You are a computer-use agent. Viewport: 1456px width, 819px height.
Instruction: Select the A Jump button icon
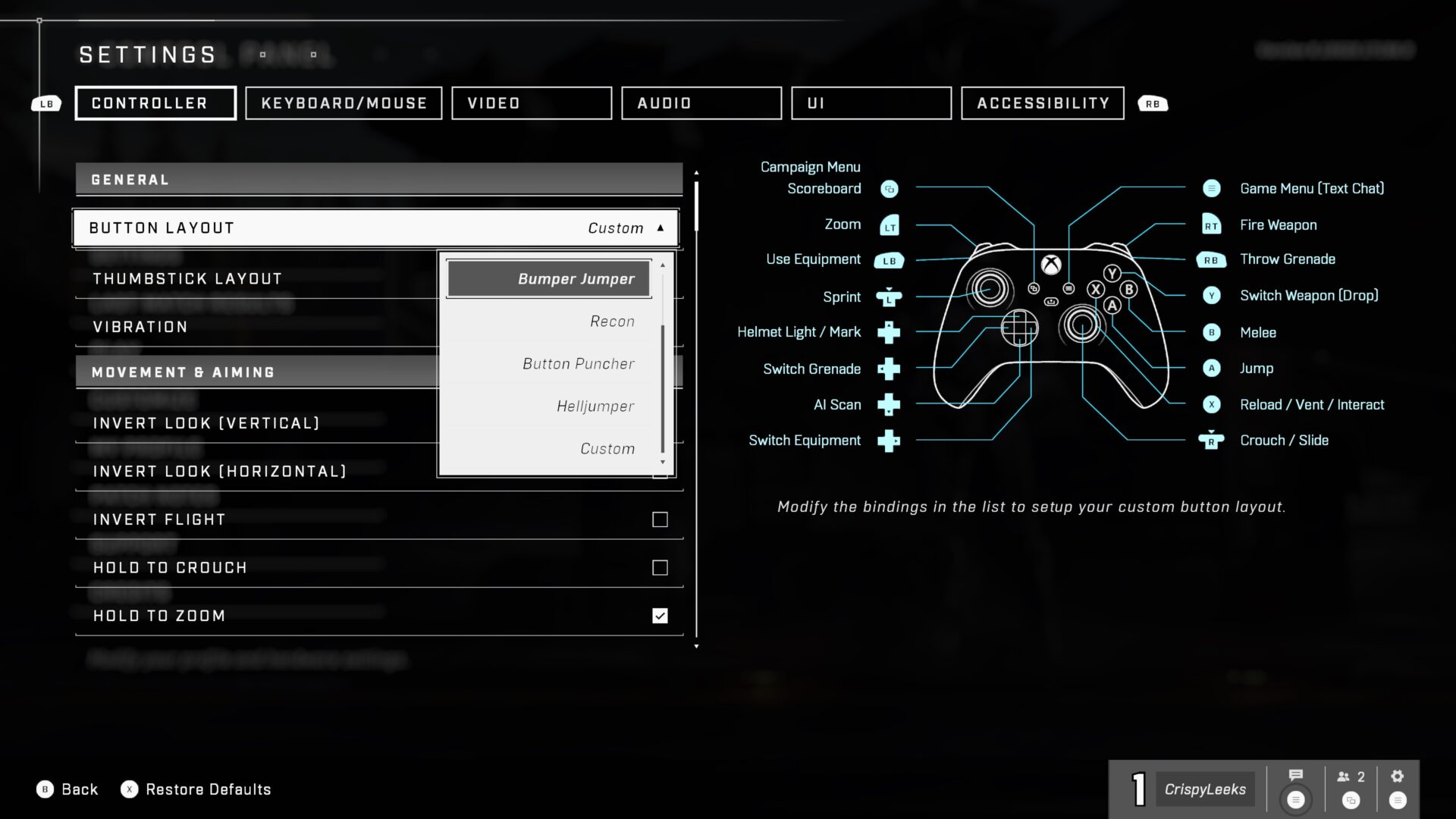click(x=1211, y=369)
